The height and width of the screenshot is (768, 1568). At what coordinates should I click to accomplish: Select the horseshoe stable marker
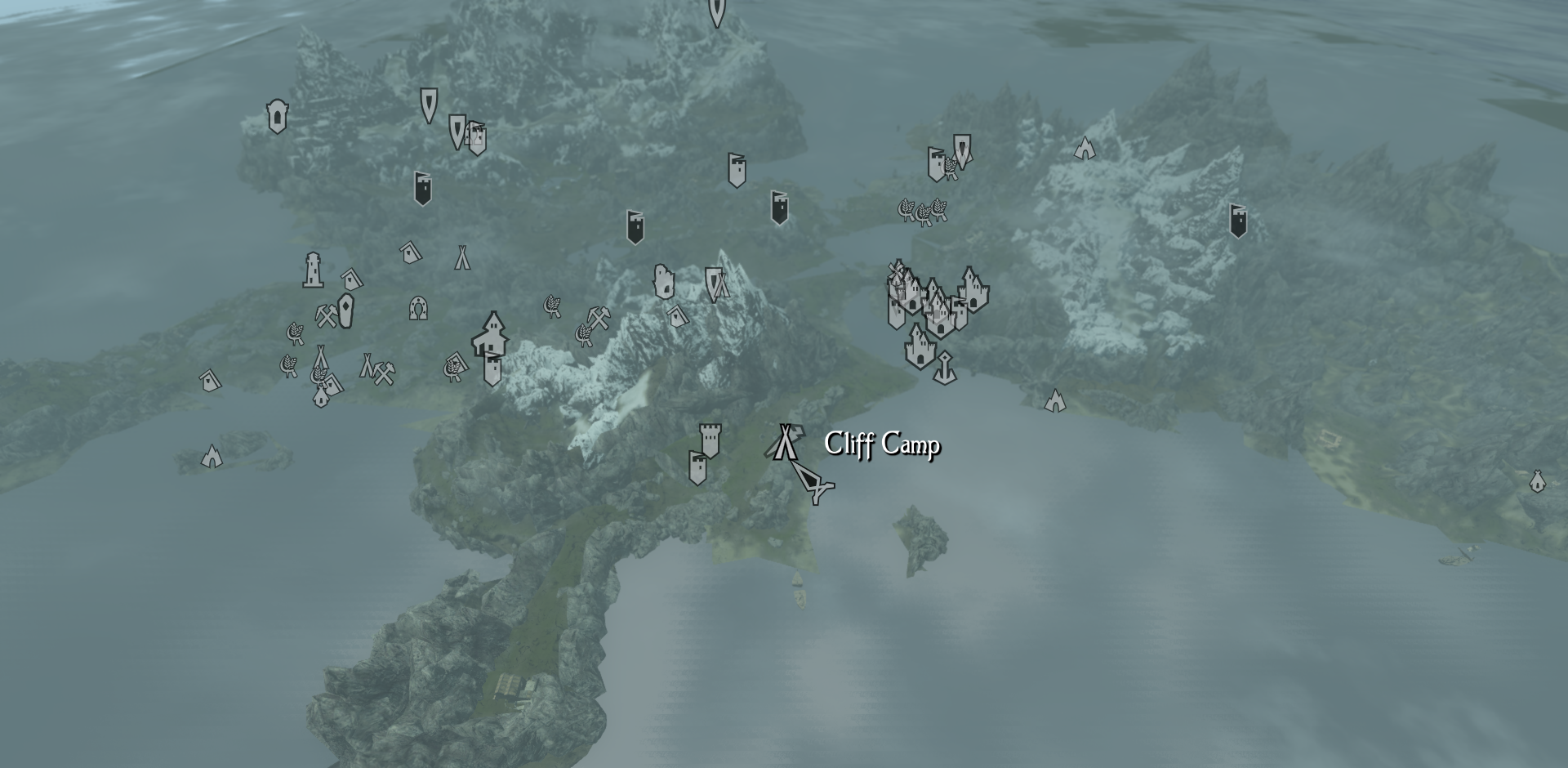click(418, 308)
